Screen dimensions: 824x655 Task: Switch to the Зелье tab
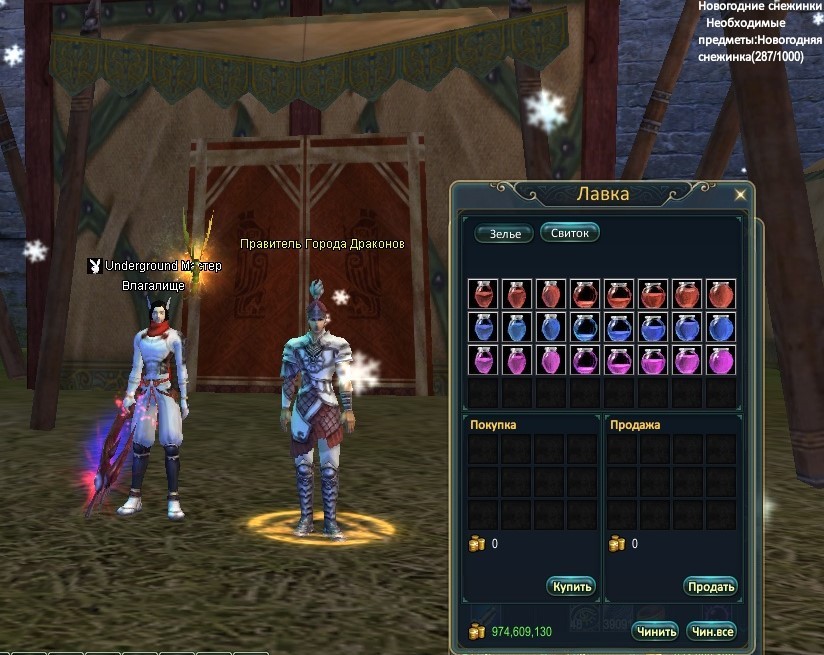(x=505, y=234)
